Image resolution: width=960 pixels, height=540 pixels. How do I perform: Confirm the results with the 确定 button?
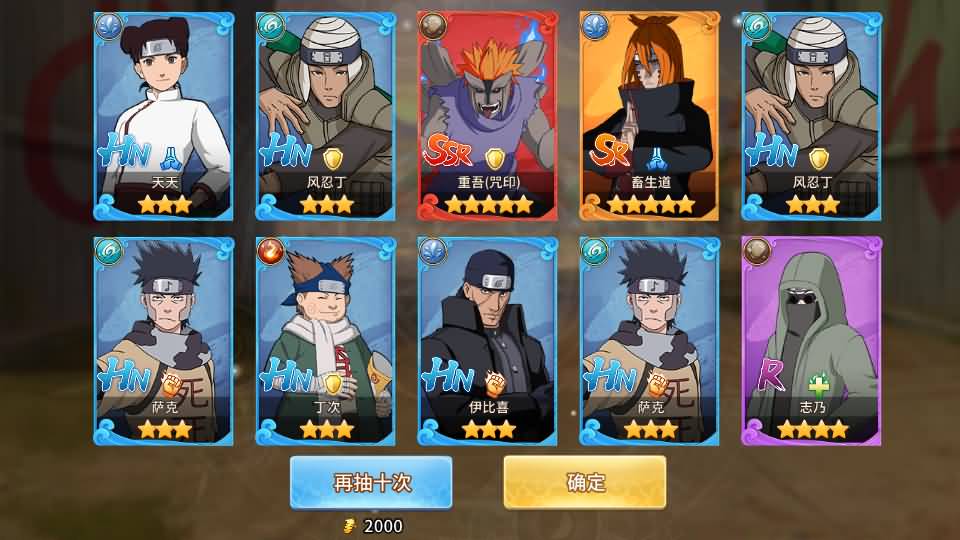pyautogui.click(x=585, y=483)
